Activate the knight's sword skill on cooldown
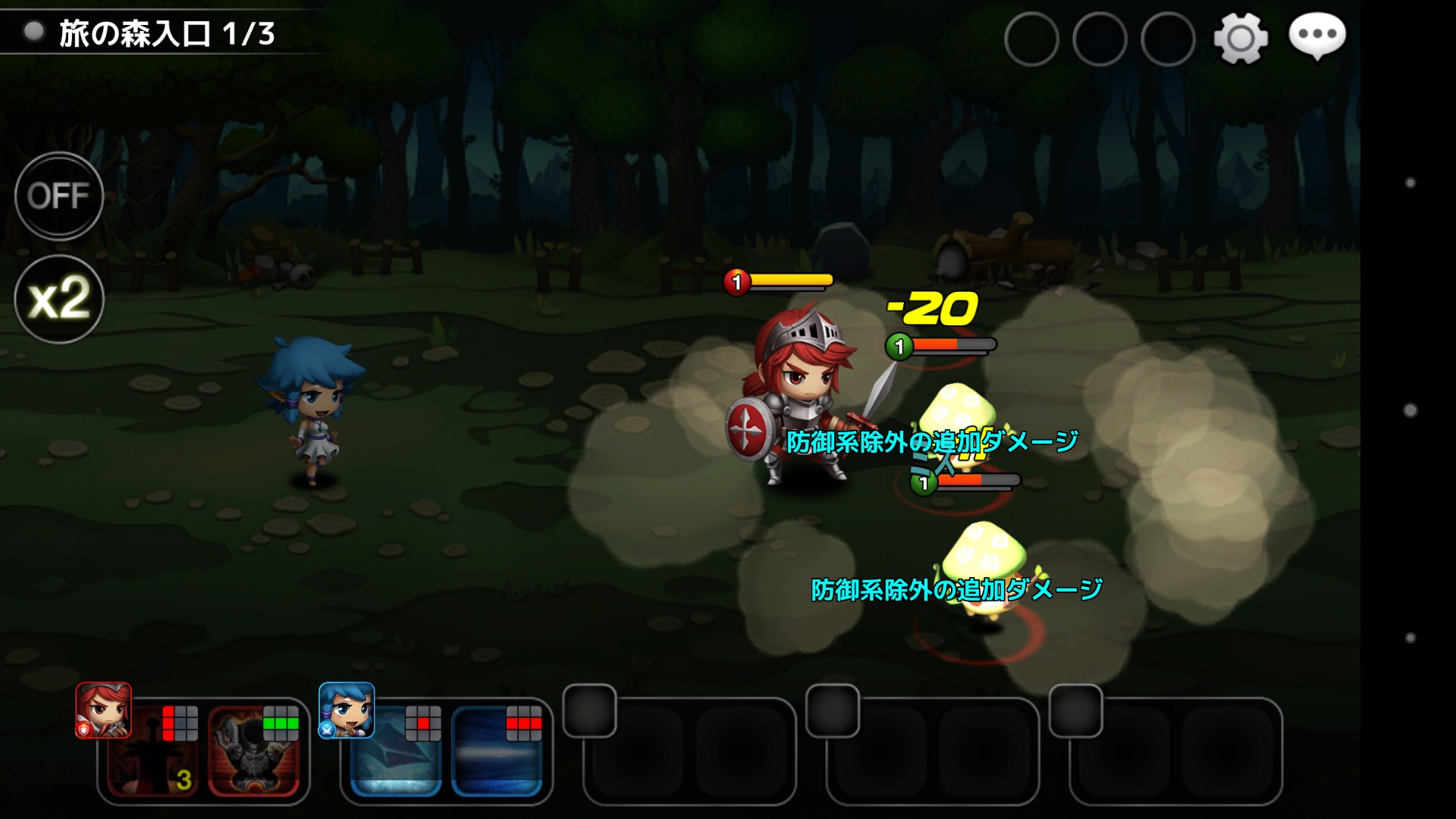Image resolution: width=1456 pixels, height=819 pixels. tap(154, 752)
